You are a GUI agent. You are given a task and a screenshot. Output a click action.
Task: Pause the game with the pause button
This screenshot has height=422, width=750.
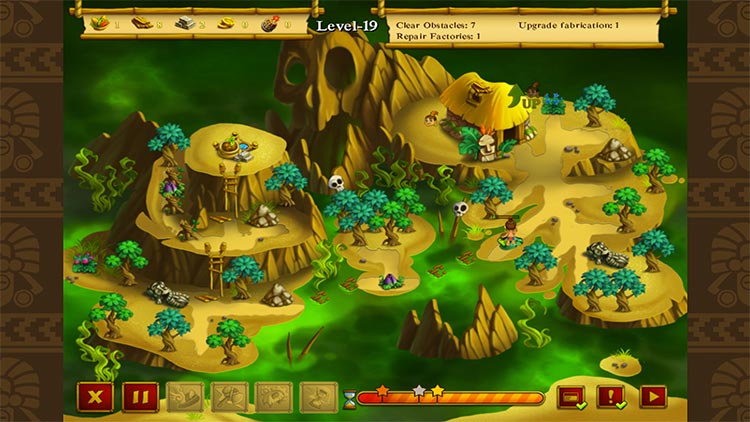[x=140, y=397]
